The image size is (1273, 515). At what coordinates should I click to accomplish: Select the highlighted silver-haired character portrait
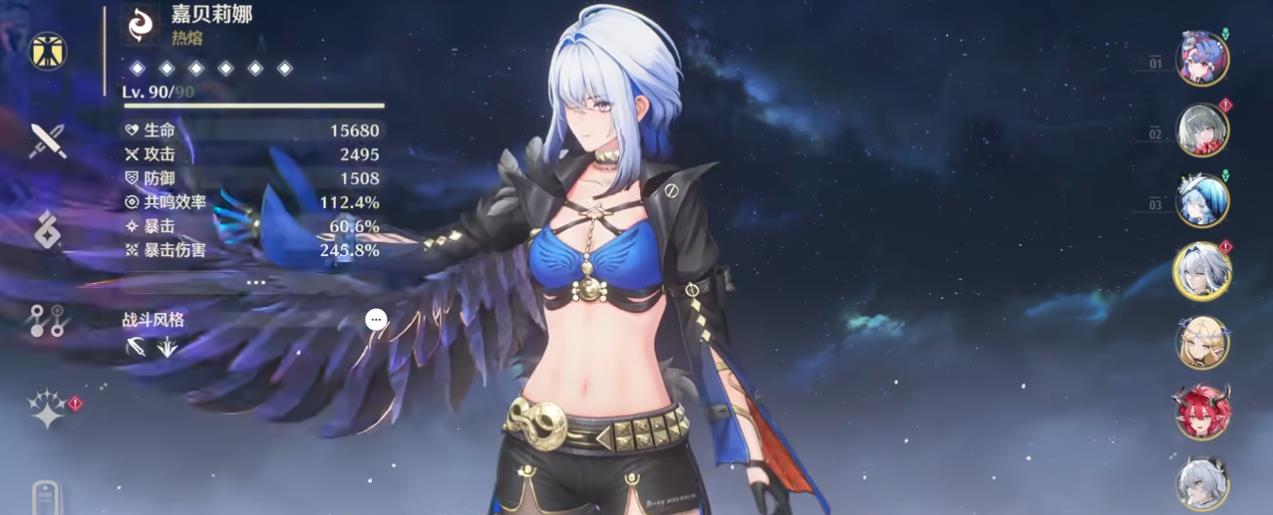pyautogui.click(x=1201, y=271)
